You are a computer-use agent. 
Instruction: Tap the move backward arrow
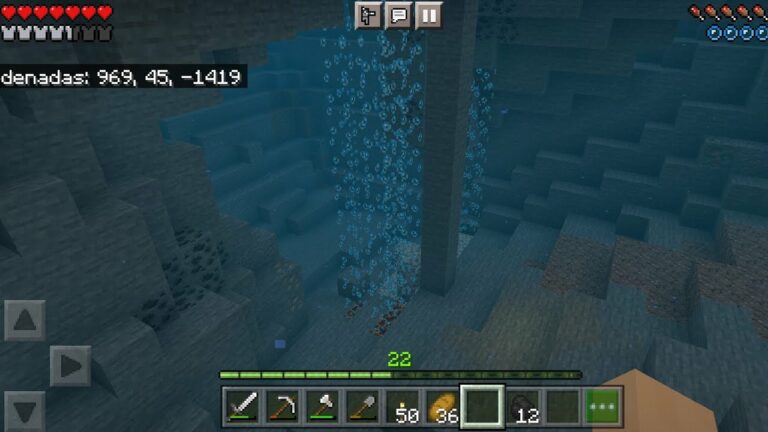tap(25, 410)
